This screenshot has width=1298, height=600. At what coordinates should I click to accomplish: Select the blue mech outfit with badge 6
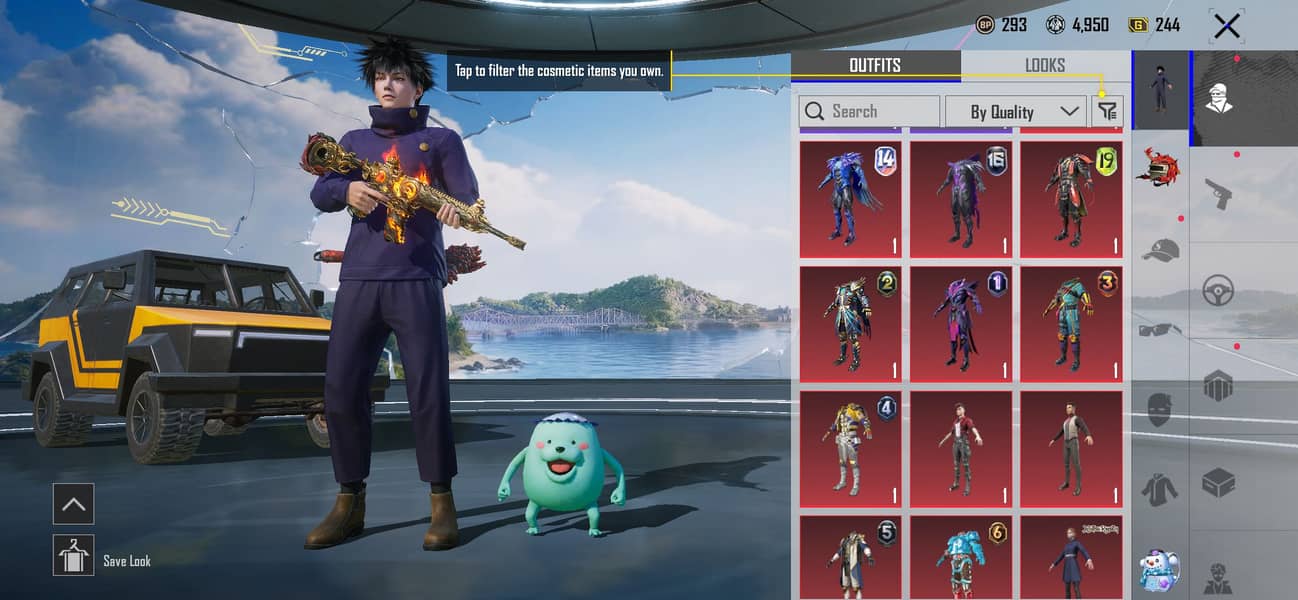pyautogui.click(x=961, y=557)
